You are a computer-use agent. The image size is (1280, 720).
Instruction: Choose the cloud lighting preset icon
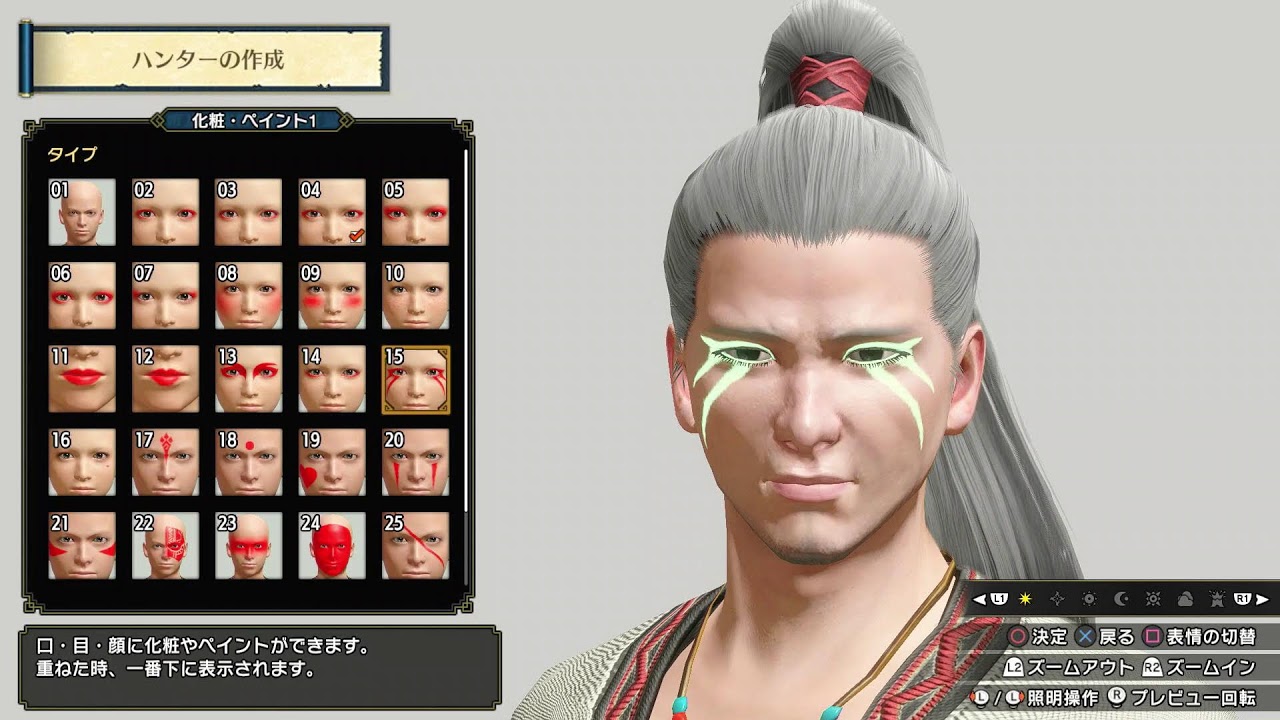[x=1185, y=599]
